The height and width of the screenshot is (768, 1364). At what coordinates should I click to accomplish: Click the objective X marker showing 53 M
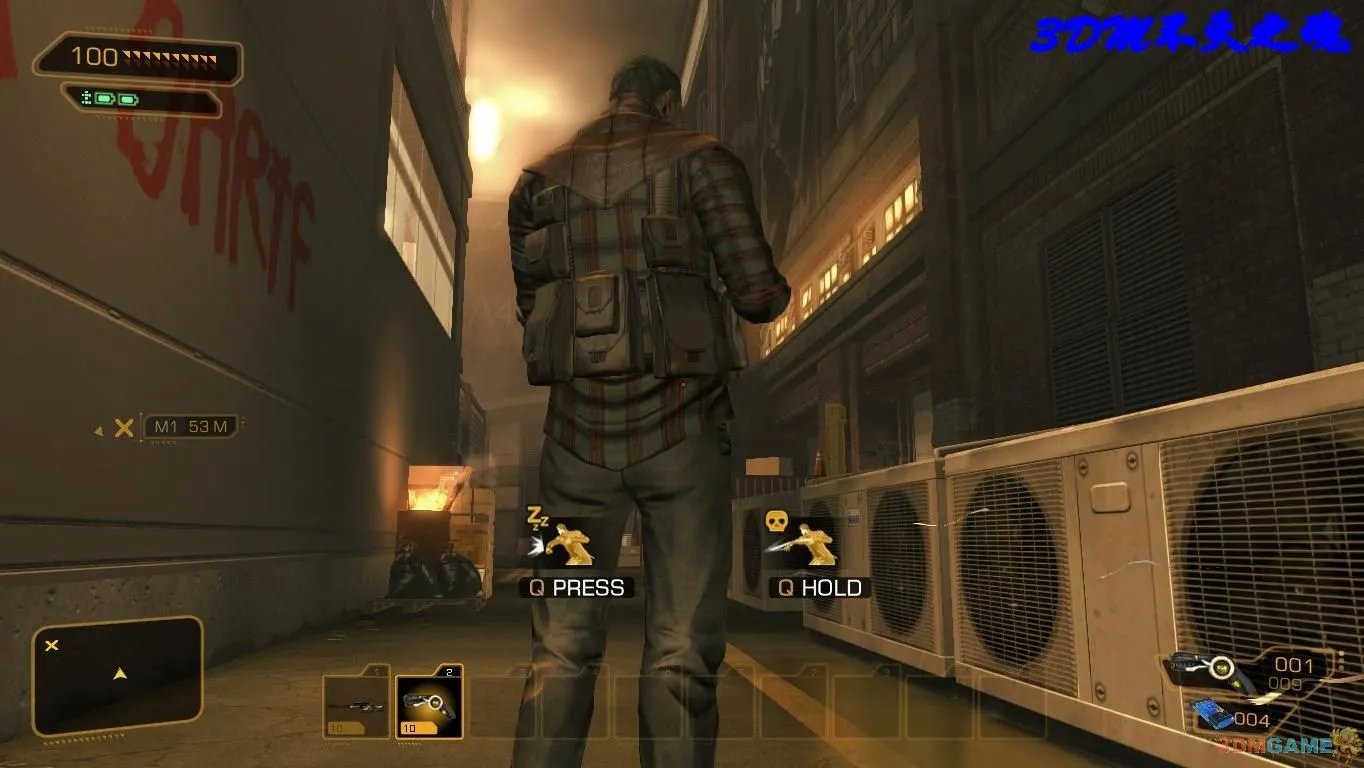pyautogui.click(x=124, y=428)
